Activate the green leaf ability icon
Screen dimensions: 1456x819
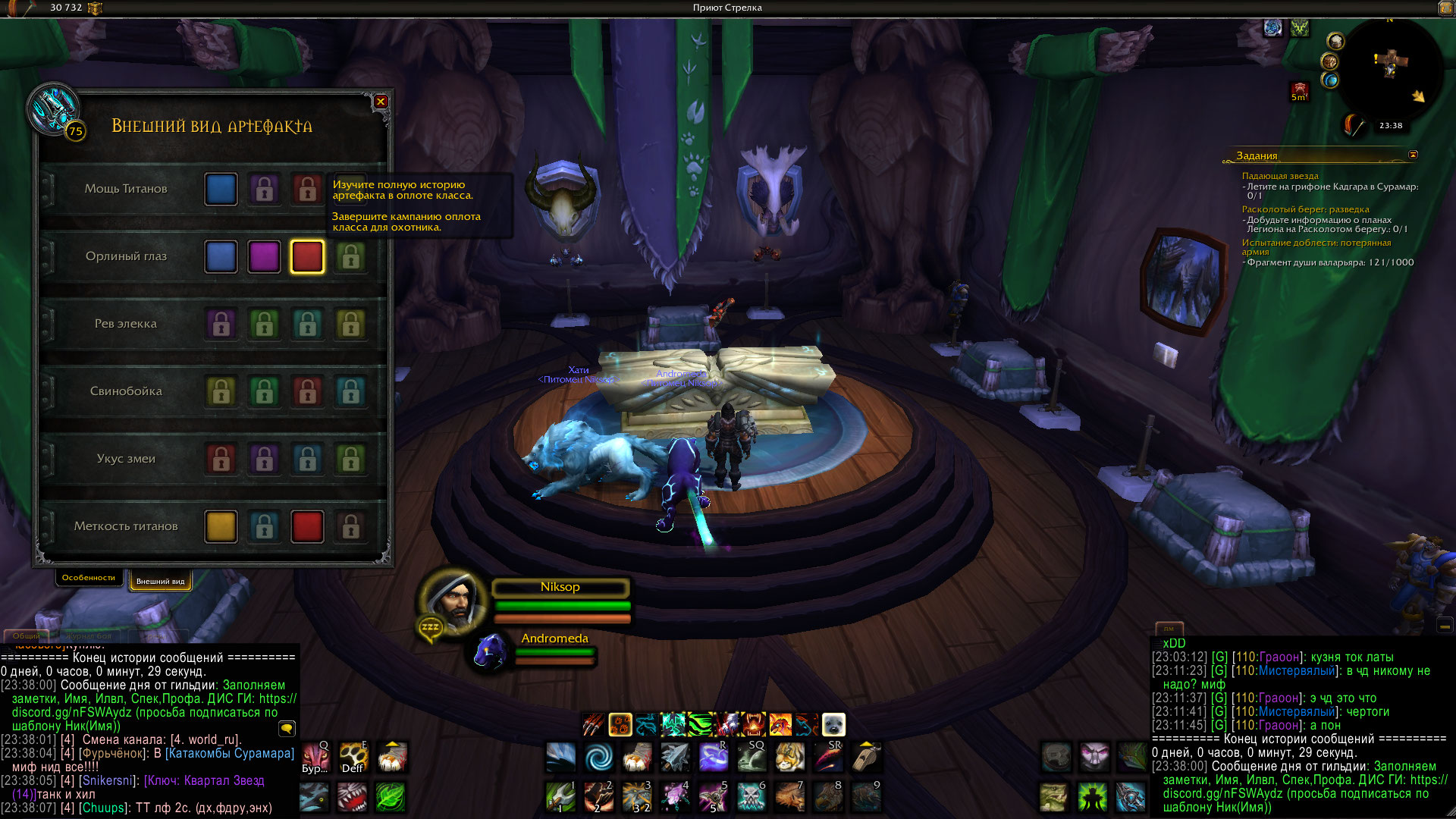click(391, 798)
